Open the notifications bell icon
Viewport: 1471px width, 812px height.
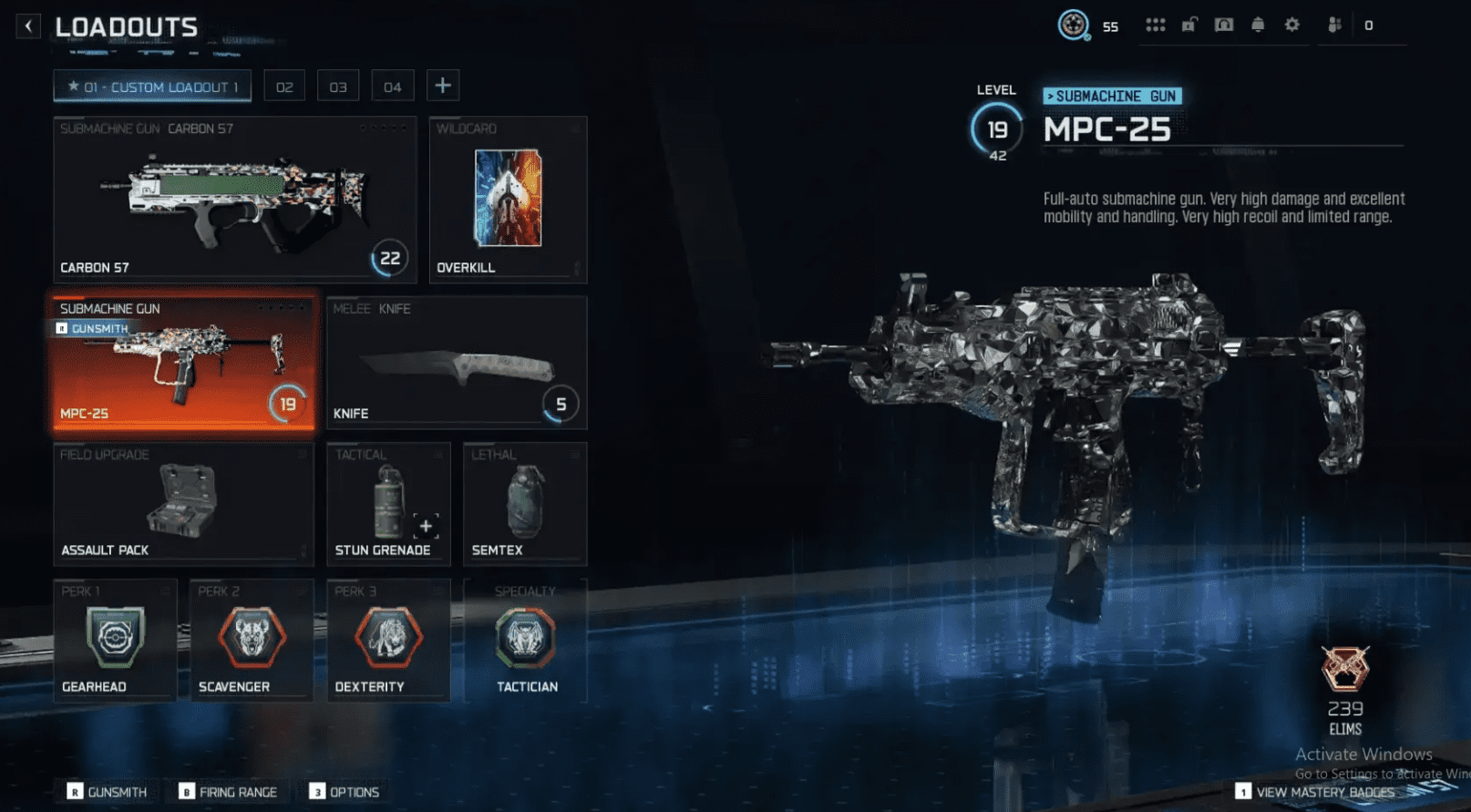(1258, 25)
